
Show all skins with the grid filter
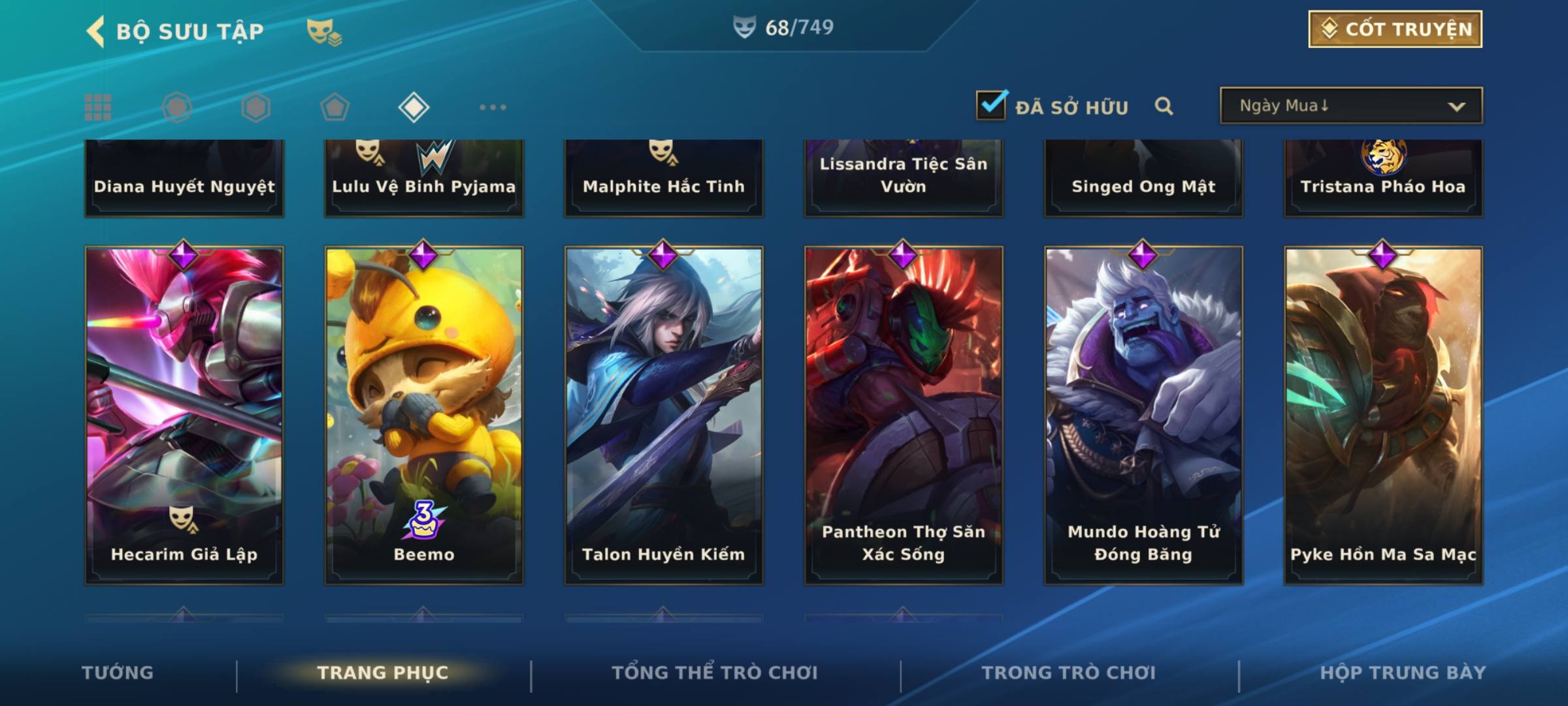98,107
